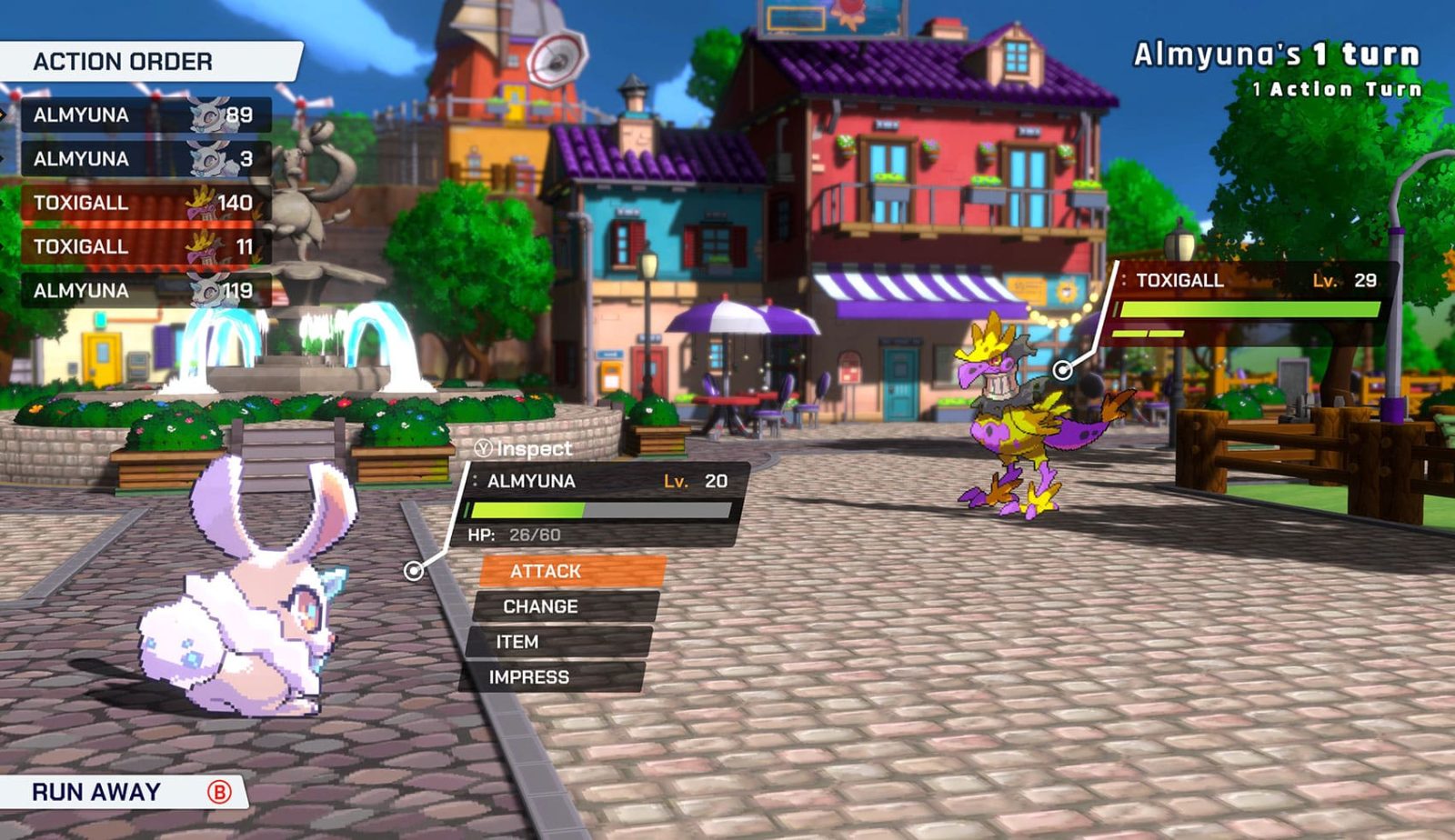Click the Almyuna Lv. 20 status panel
The image size is (1455, 840).
[604, 503]
